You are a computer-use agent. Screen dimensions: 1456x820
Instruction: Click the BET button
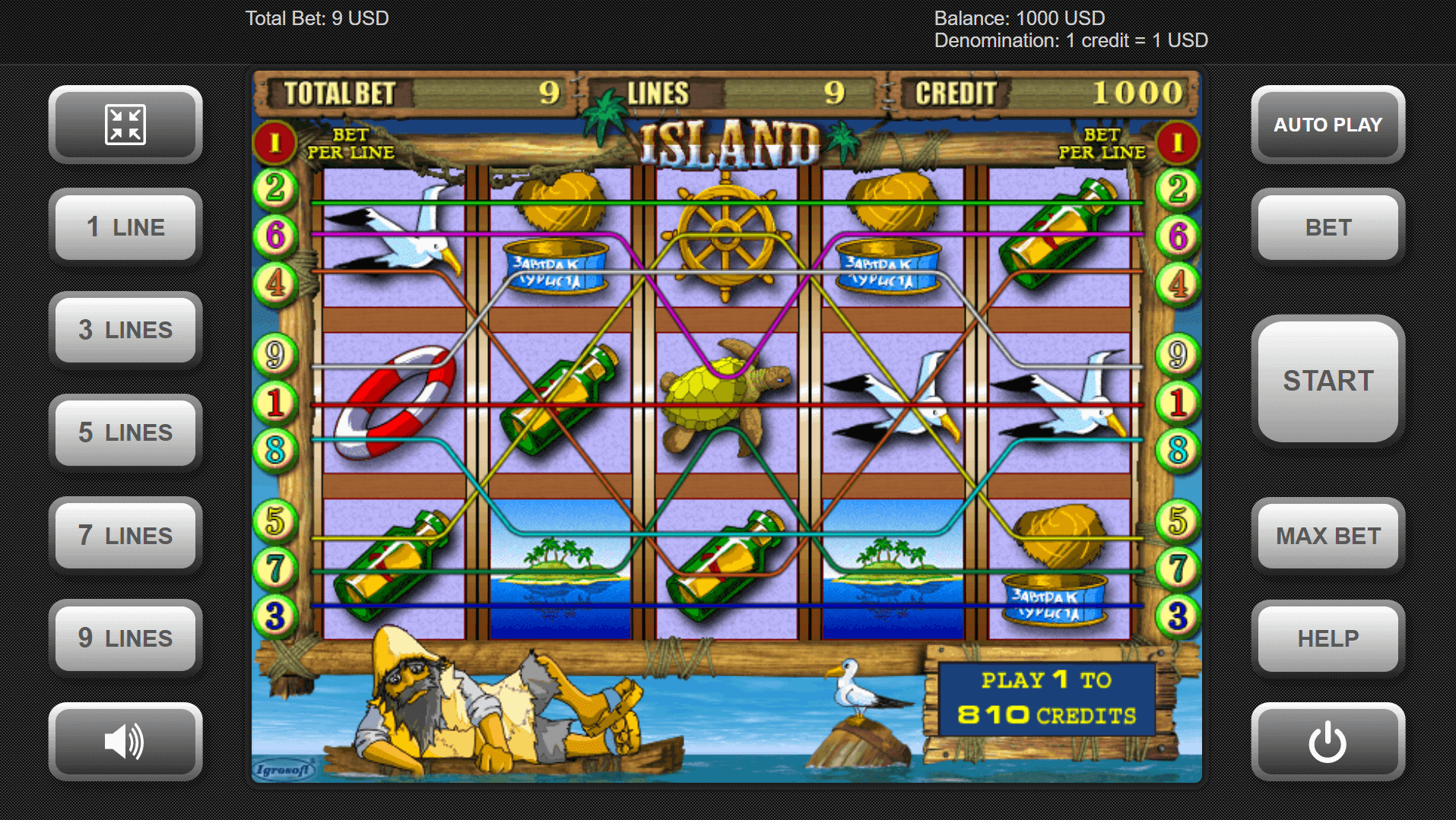pos(1328,227)
